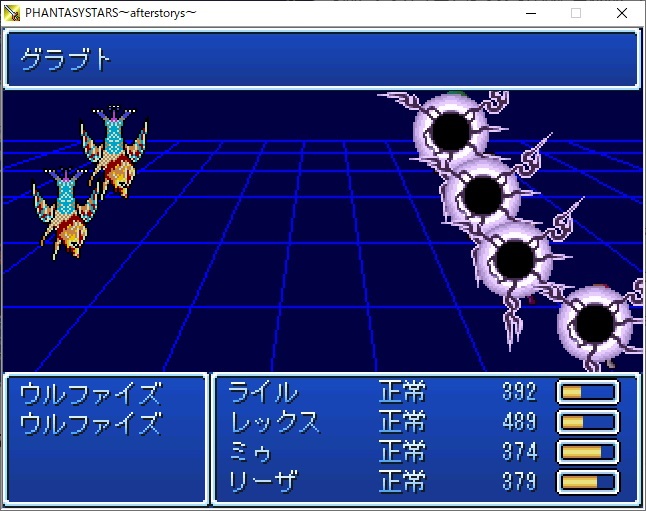Close the game window
This screenshot has height=511, width=646.
(x=621, y=13)
